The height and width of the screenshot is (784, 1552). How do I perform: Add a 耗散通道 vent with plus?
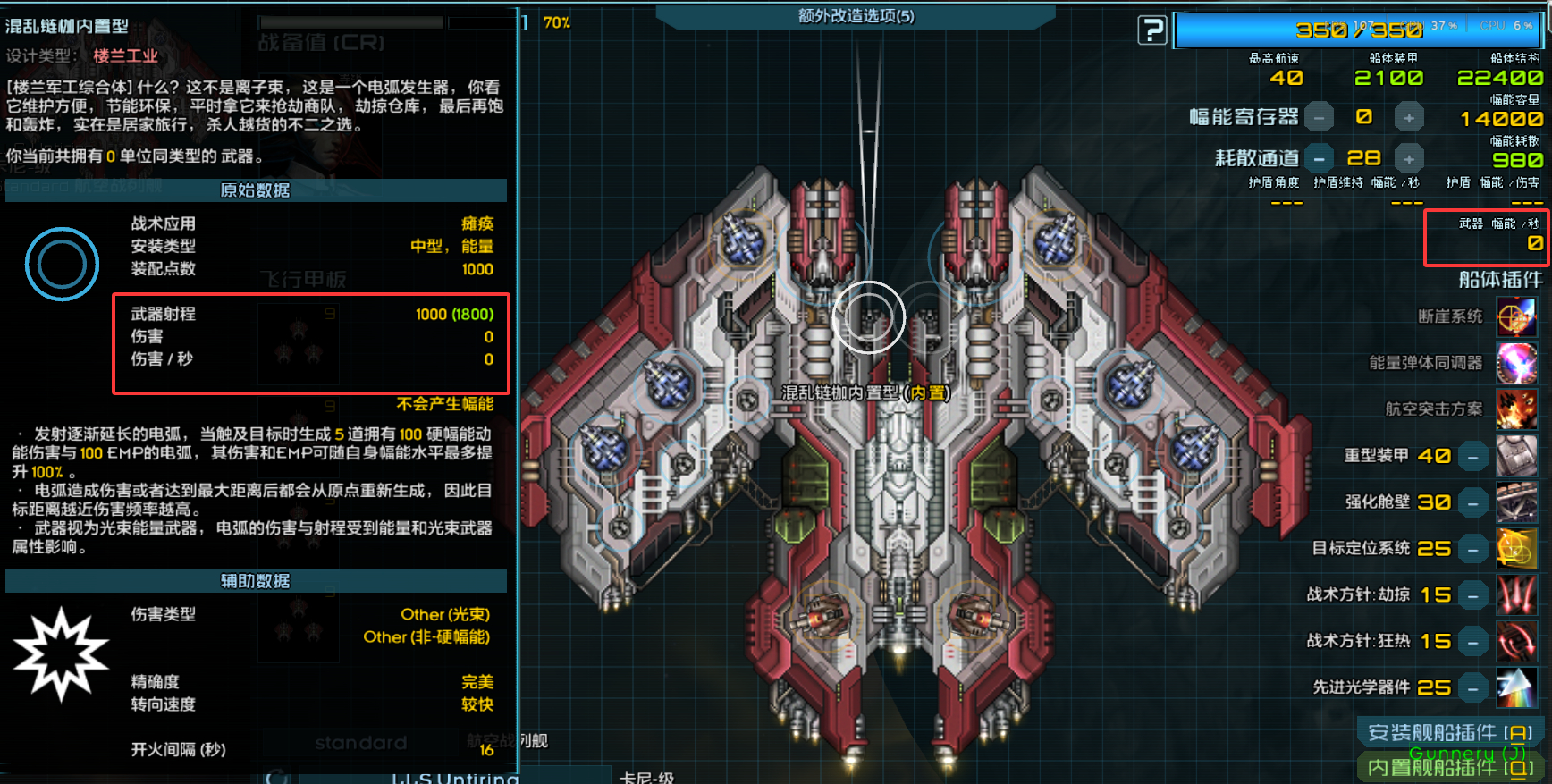pyautogui.click(x=1409, y=159)
